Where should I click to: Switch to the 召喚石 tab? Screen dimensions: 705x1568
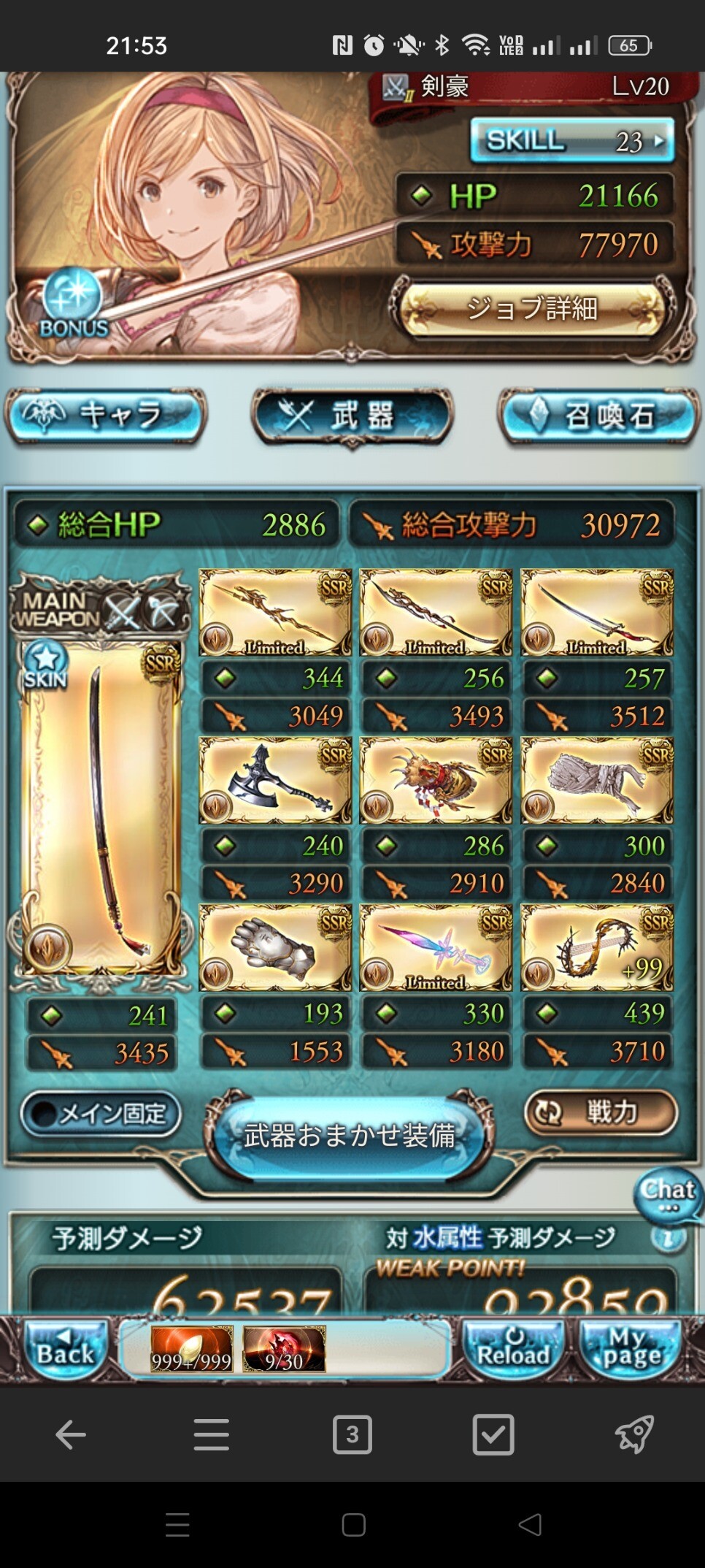tap(598, 416)
